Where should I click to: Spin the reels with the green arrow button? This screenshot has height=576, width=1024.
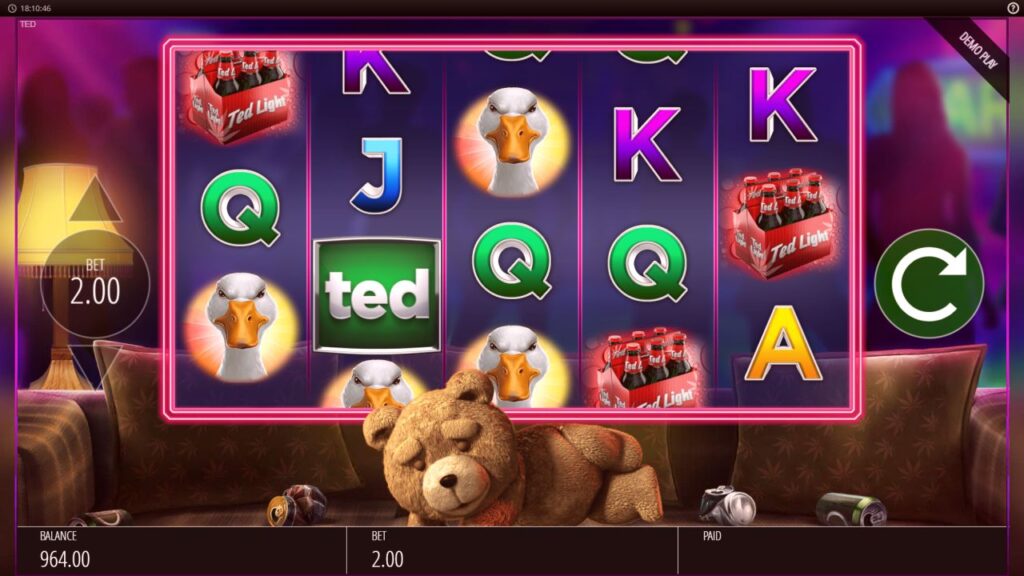(x=928, y=283)
